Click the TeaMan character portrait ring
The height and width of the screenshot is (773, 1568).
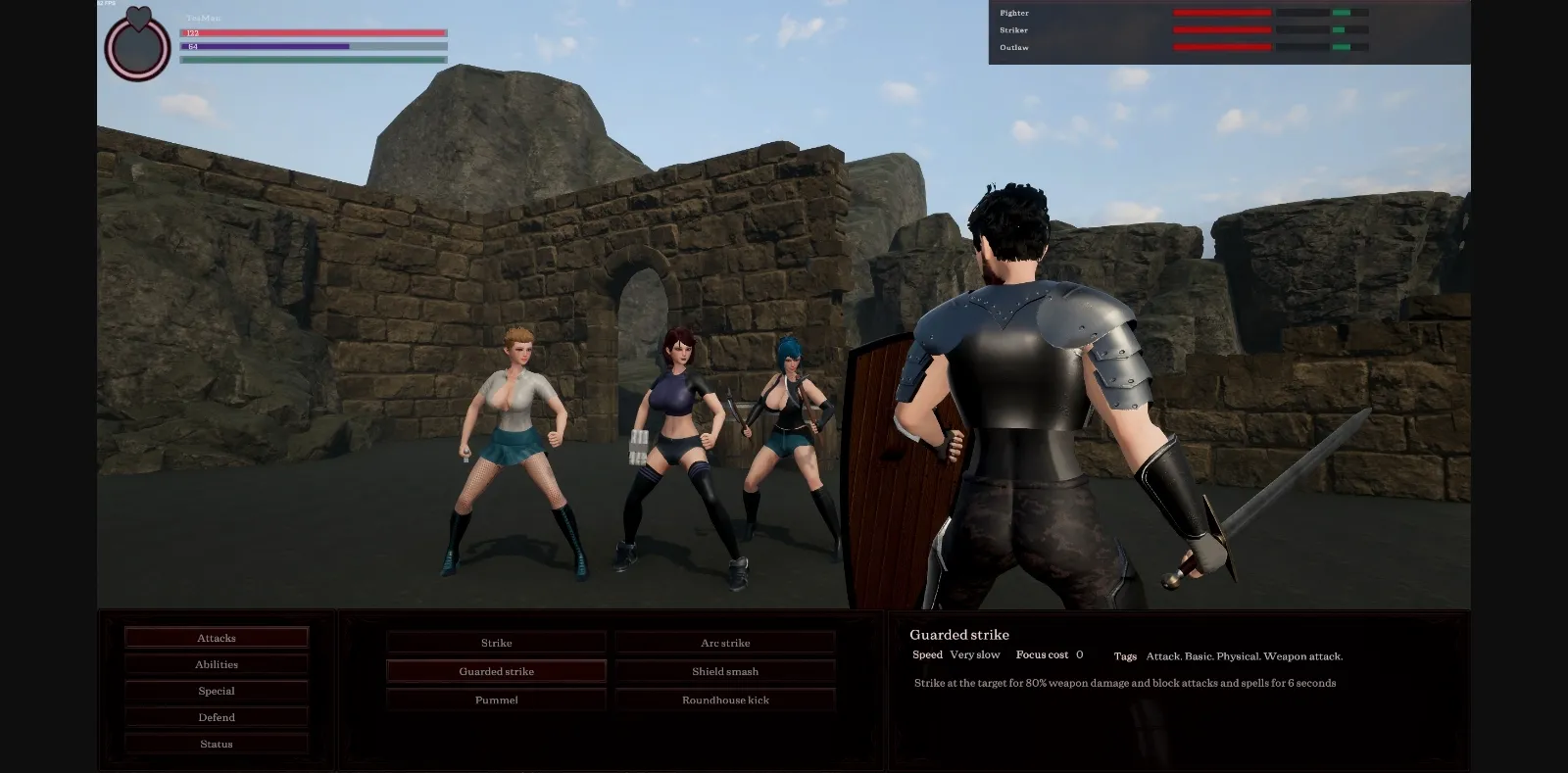(x=136, y=46)
